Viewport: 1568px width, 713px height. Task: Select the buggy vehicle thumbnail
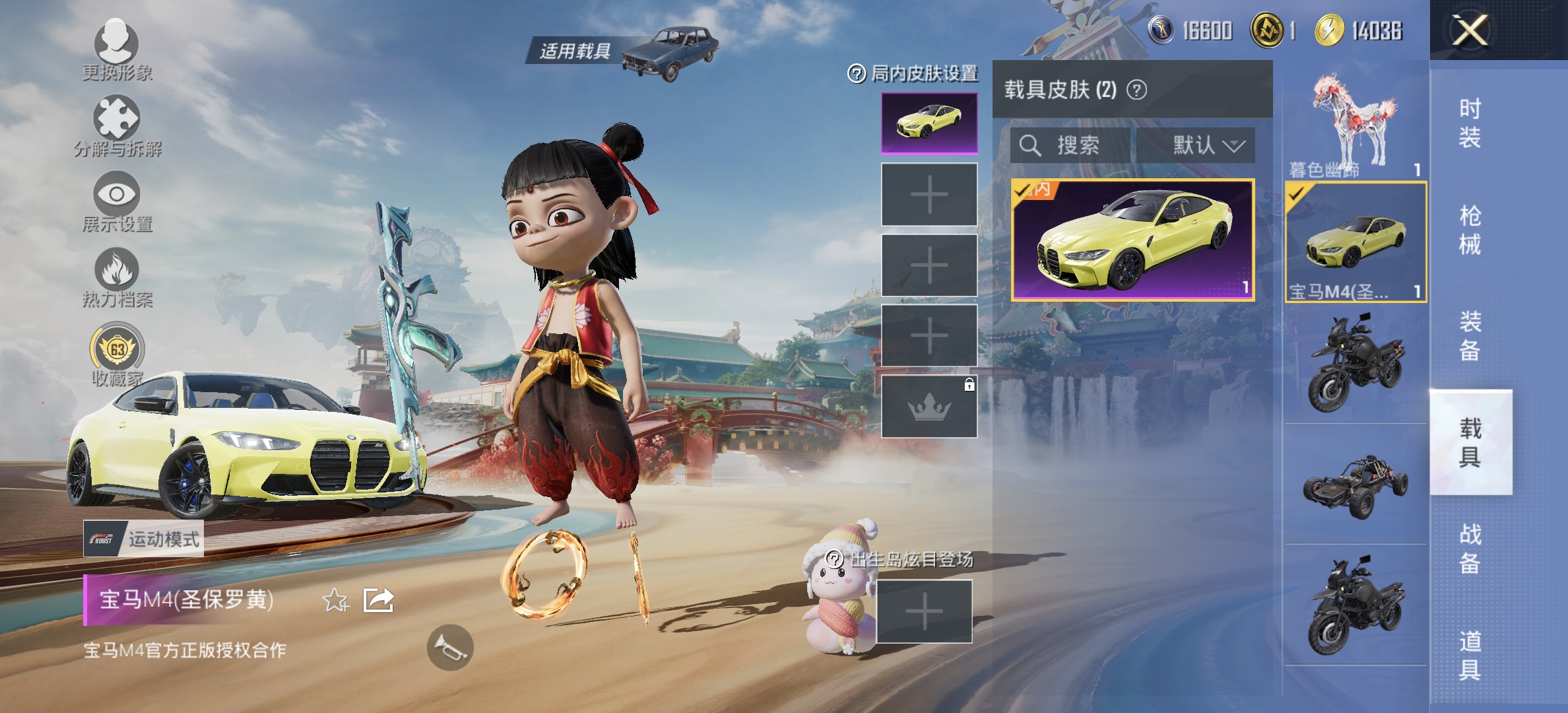[x=1355, y=487]
